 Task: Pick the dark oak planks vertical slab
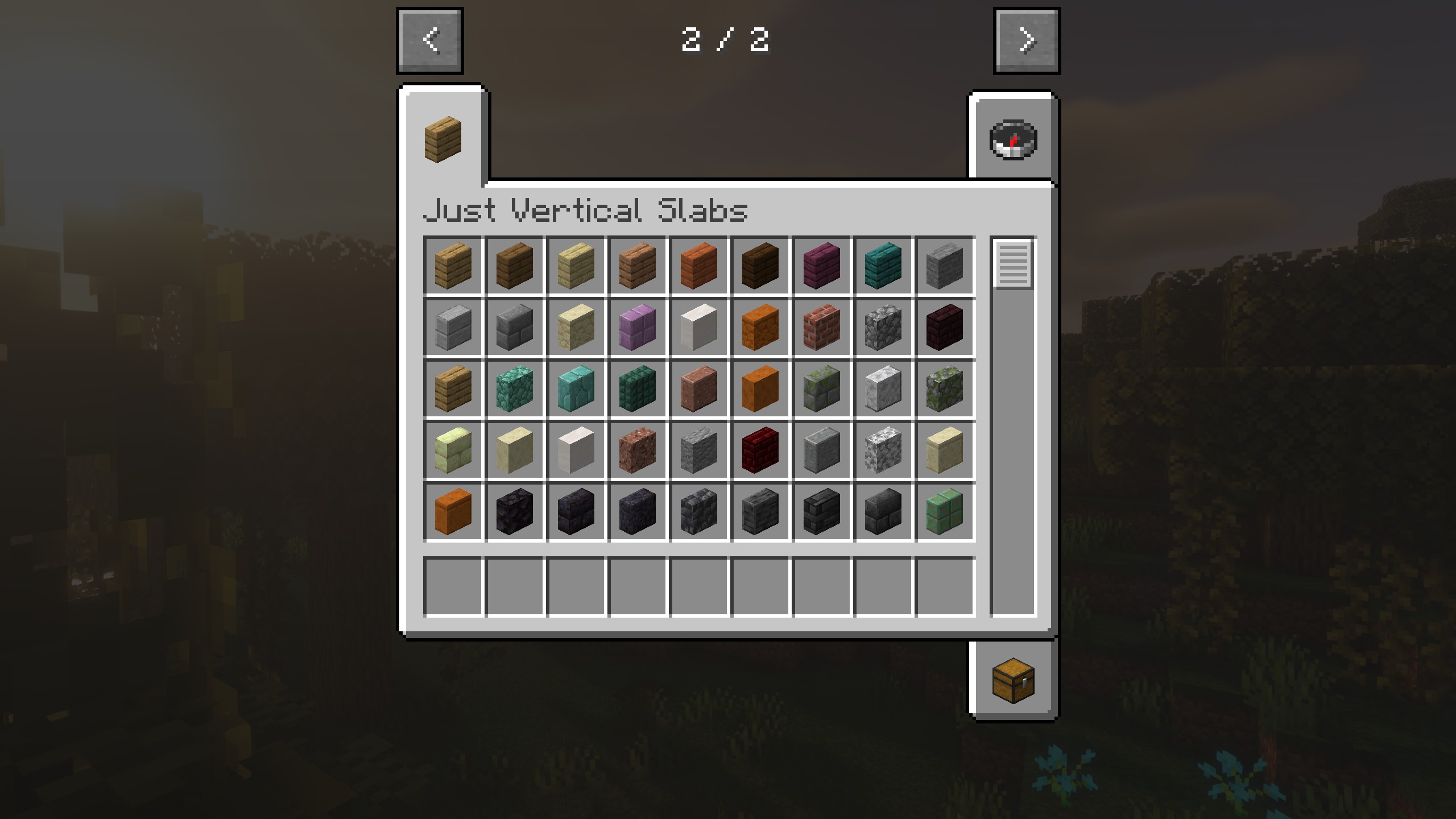point(760,266)
